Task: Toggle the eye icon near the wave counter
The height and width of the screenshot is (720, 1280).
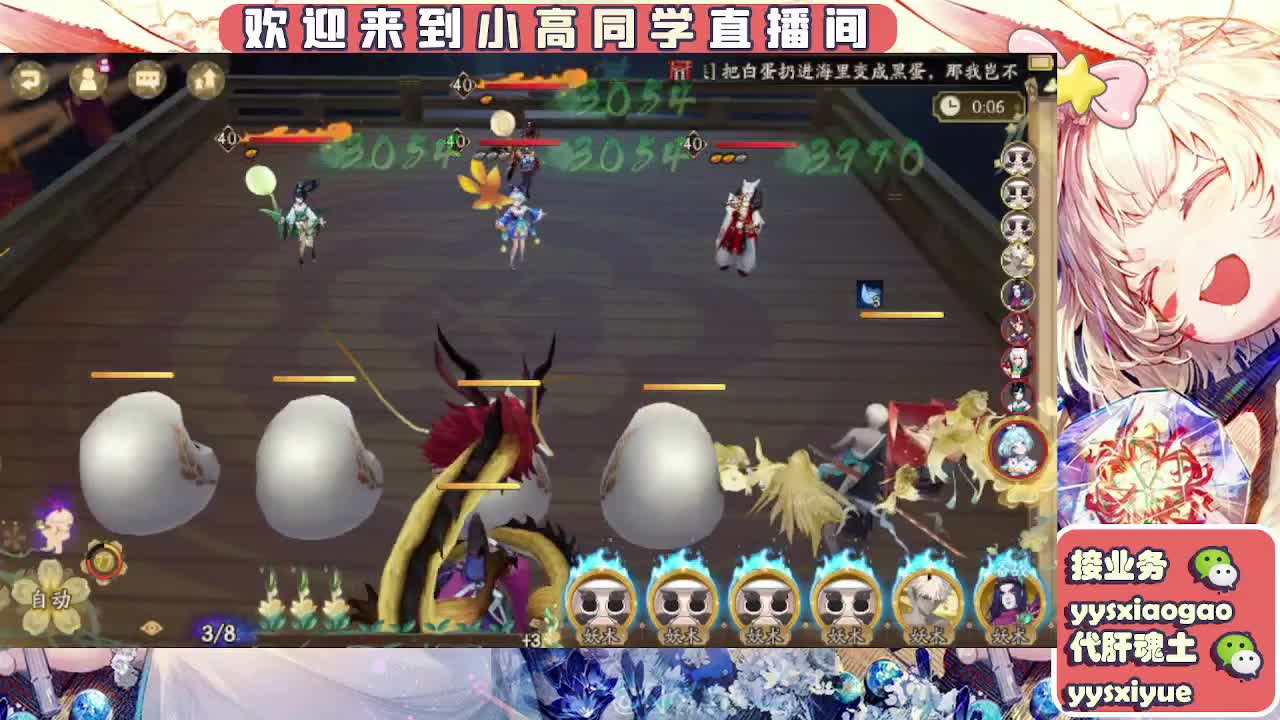Action: point(150,627)
